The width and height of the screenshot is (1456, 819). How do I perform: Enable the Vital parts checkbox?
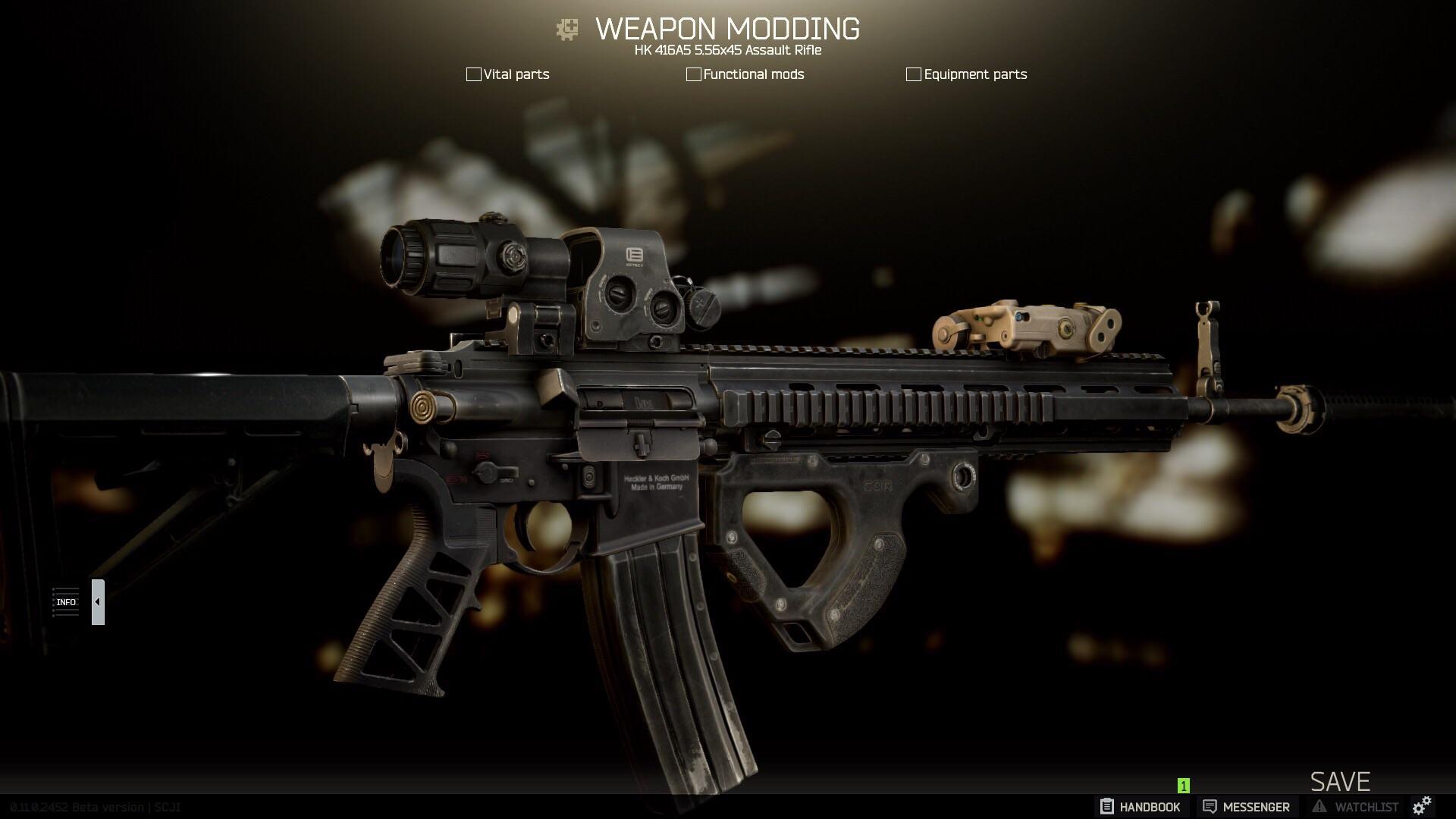tap(473, 74)
